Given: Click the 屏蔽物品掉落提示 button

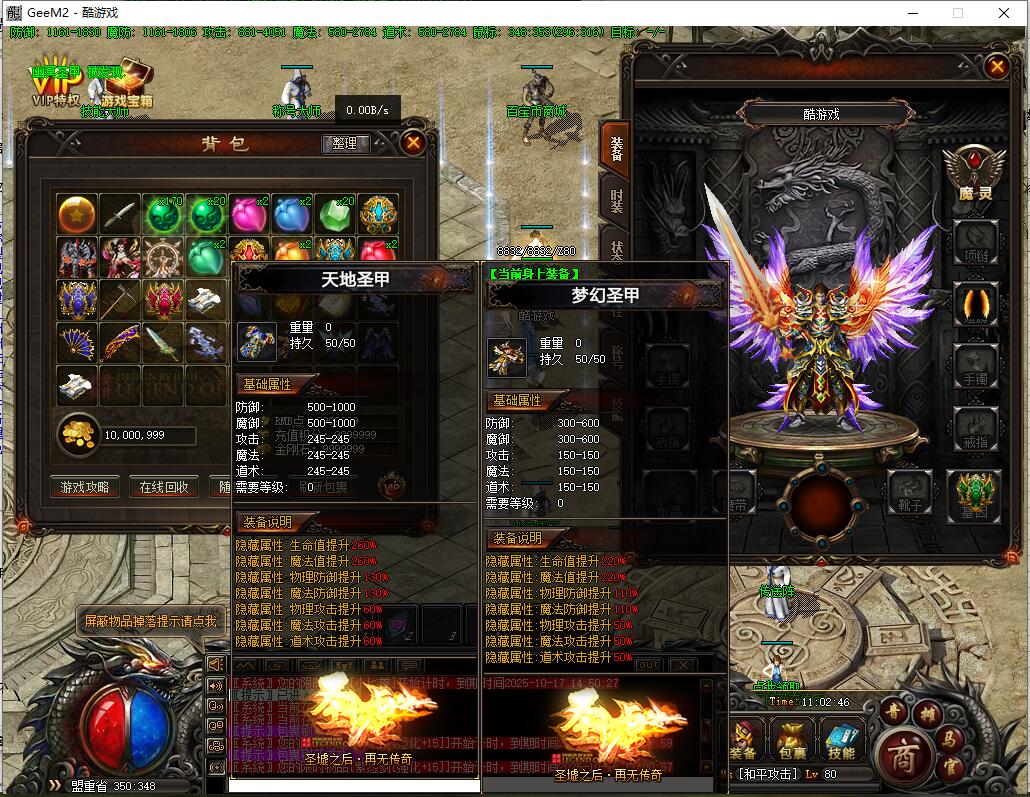Looking at the screenshot, I should point(149,621).
